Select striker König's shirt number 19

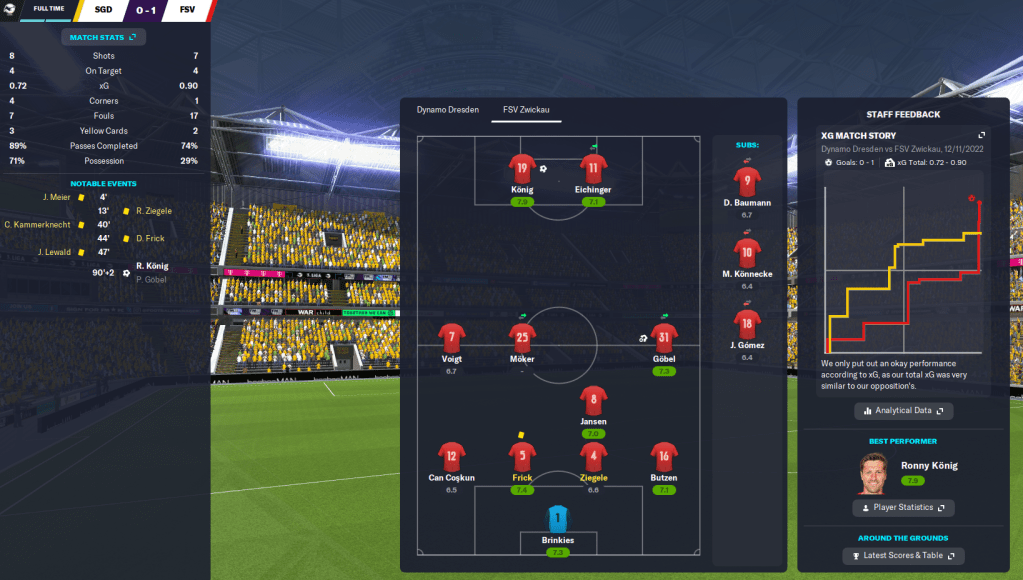click(x=522, y=169)
